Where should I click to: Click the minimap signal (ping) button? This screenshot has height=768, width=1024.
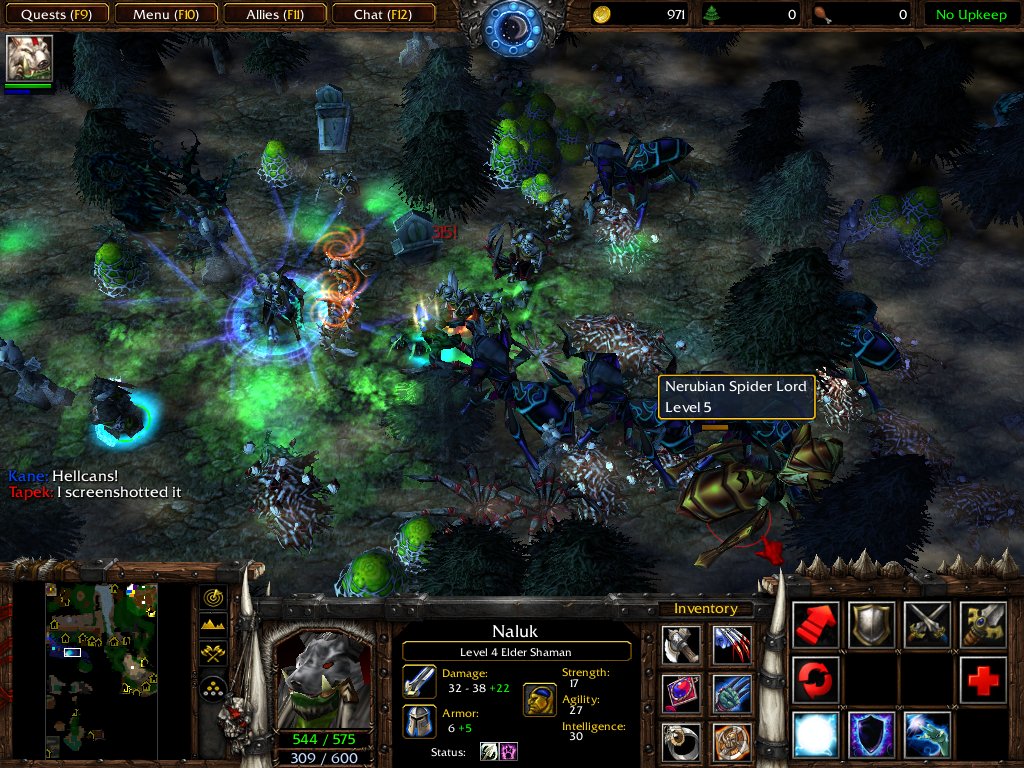coord(213,597)
